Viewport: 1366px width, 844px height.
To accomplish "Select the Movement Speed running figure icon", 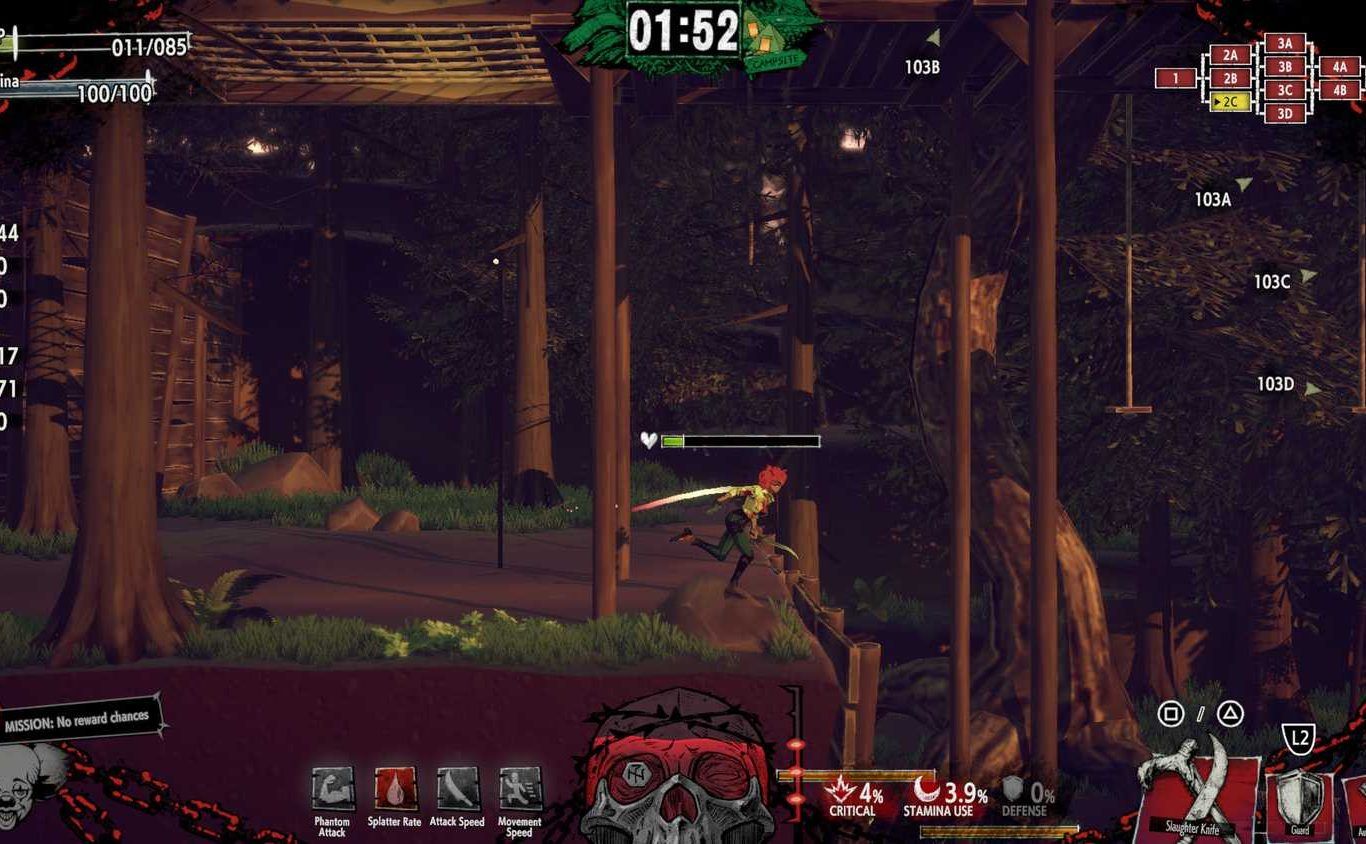I will [x=520, y=789].
